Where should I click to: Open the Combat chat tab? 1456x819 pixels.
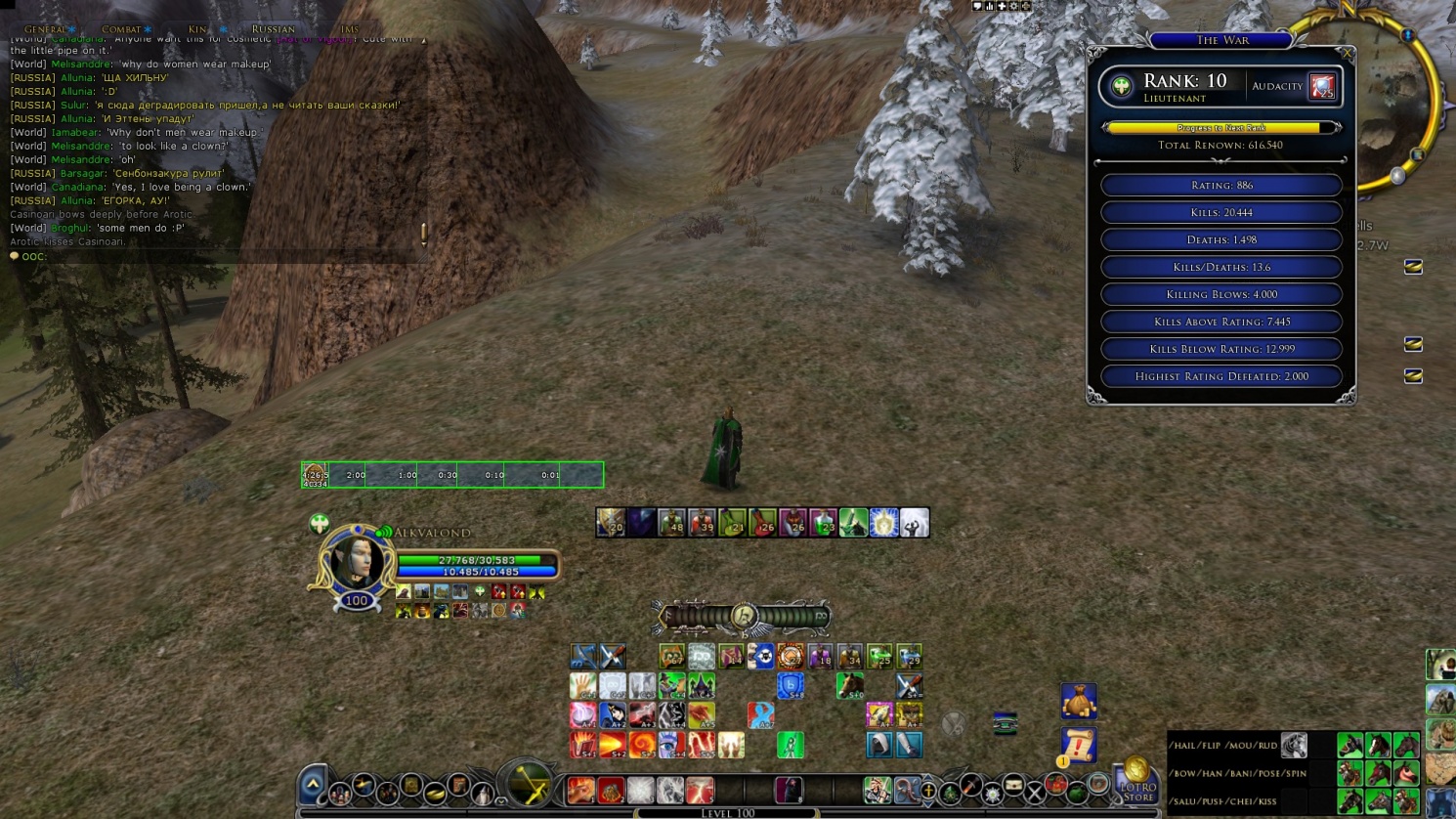[x=121, y=29]
